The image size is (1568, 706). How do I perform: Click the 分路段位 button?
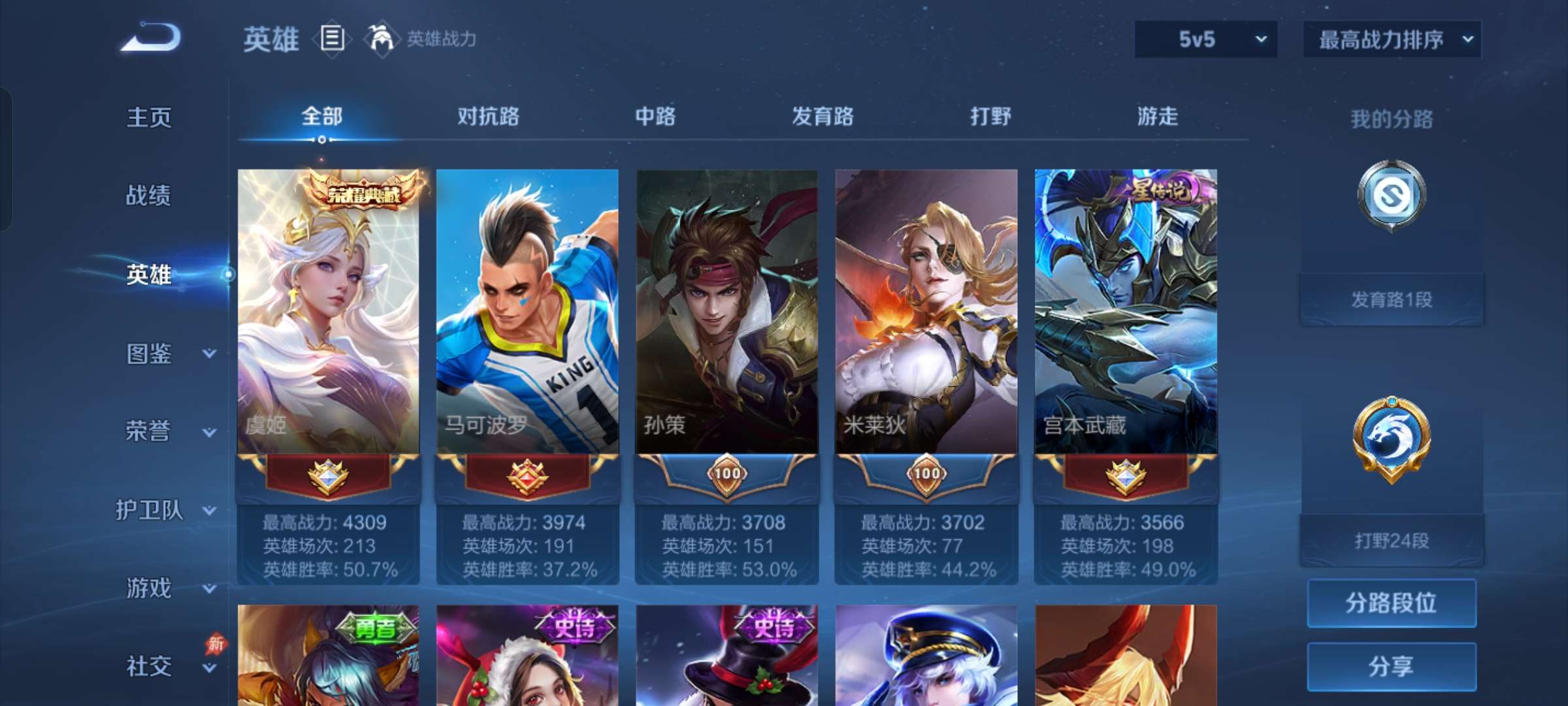pos(1390,604)
